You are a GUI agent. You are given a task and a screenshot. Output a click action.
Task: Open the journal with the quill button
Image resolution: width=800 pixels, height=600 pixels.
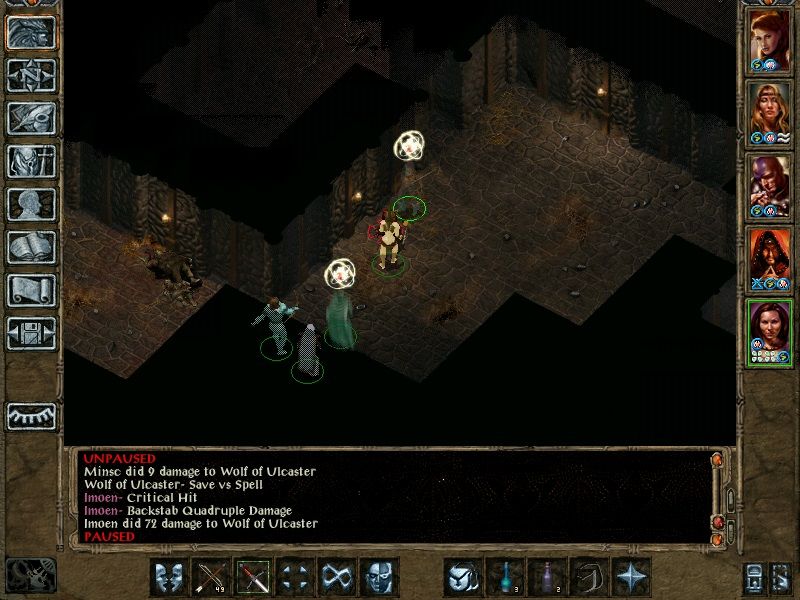(x=32, y=118)
